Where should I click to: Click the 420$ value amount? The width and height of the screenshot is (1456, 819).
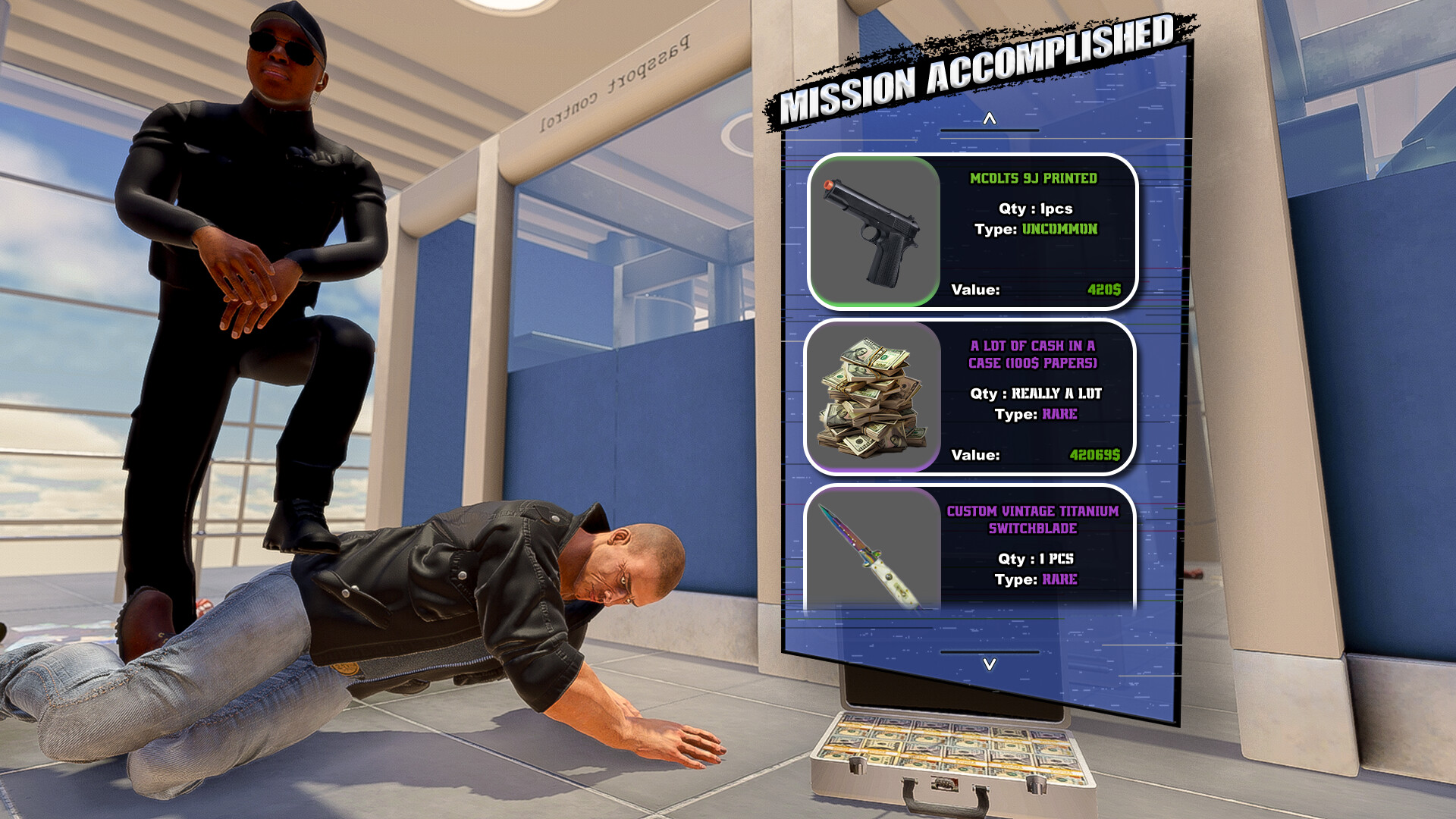click(x=1106, y=290)
